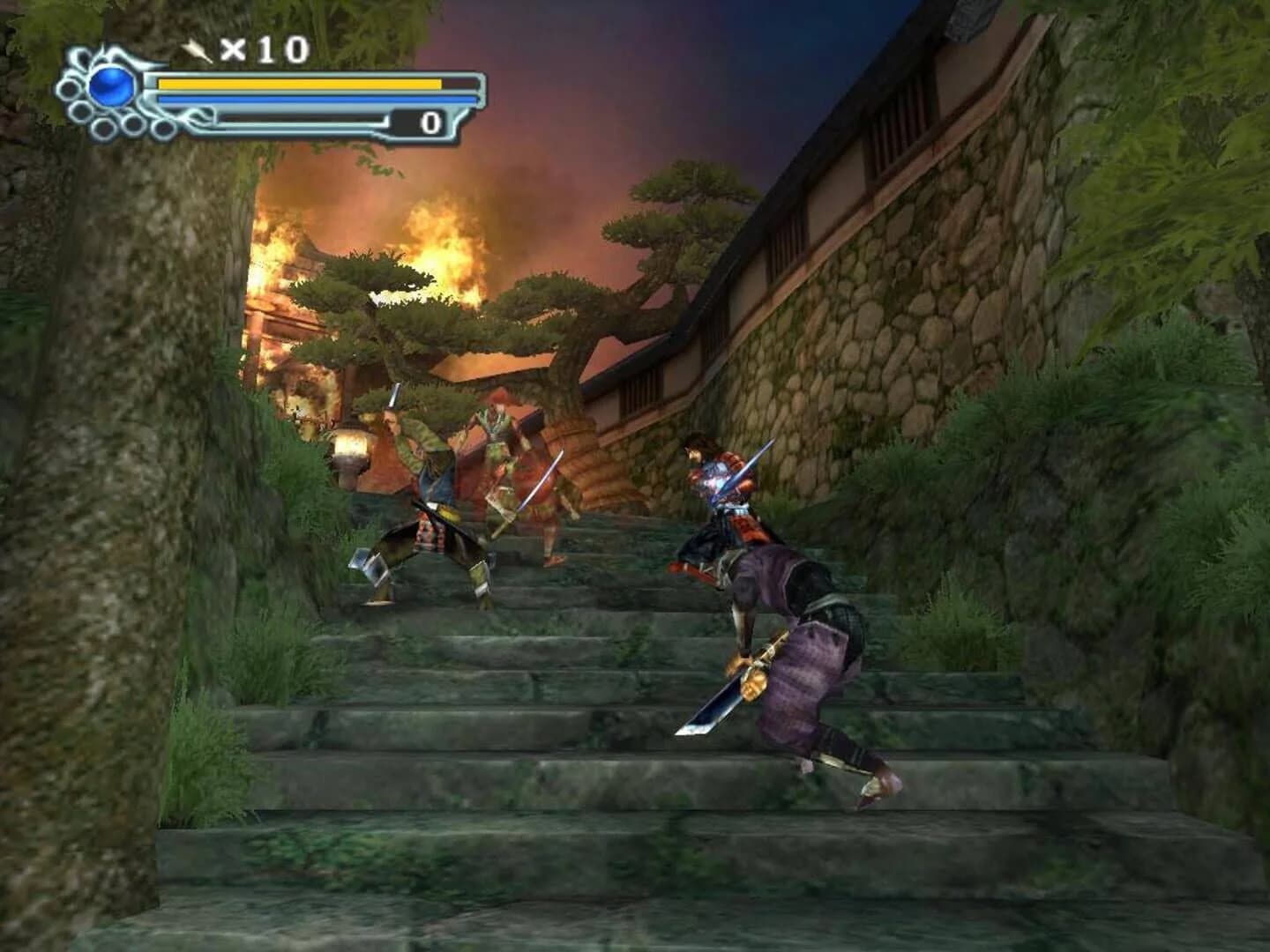The width and height of the screenshot is (1270, 952).
Task: Select the arrow ammunition icon beside ×10
Action: point(196,51)
